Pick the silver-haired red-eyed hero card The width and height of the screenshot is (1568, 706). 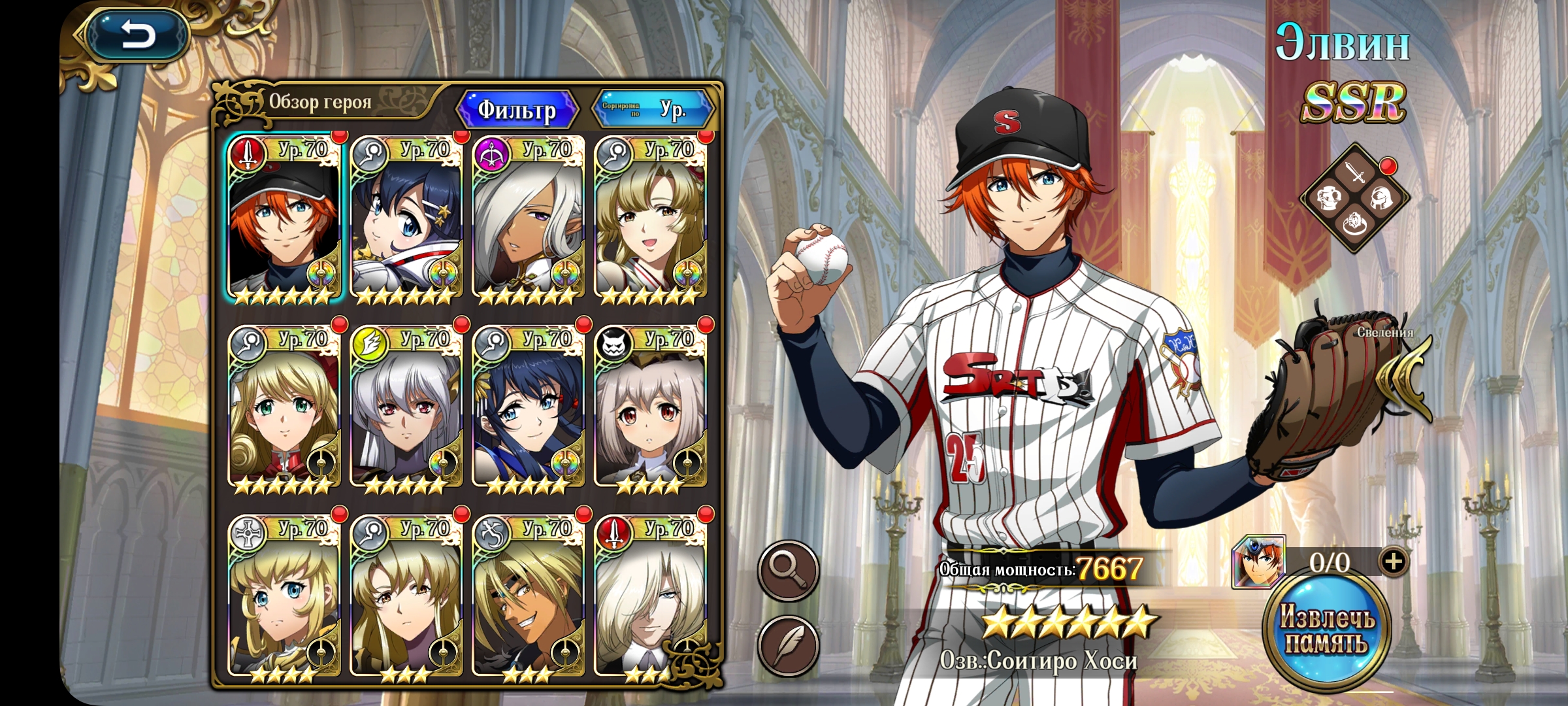[x=406, y=409]
